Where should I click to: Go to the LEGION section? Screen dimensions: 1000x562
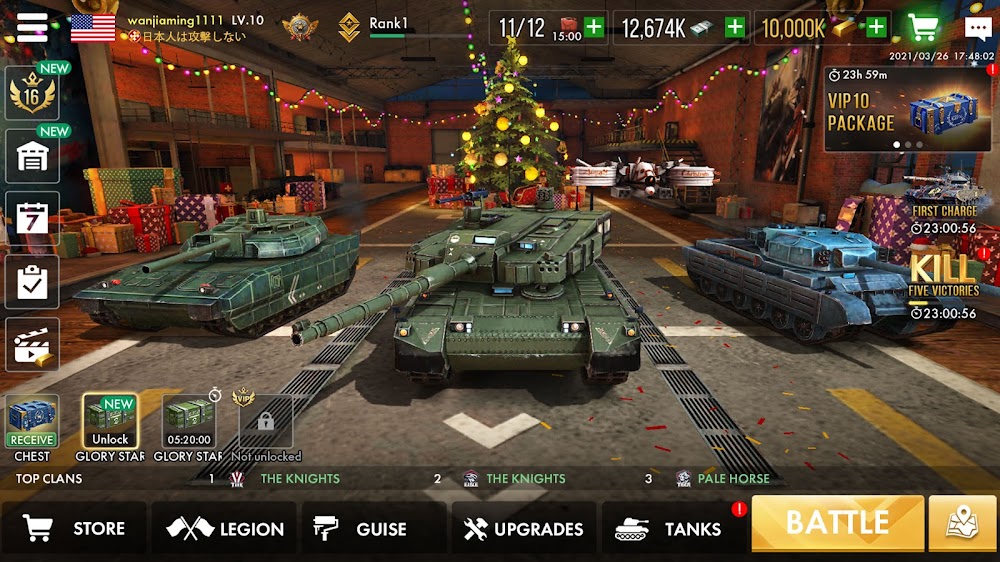(226, 528)
